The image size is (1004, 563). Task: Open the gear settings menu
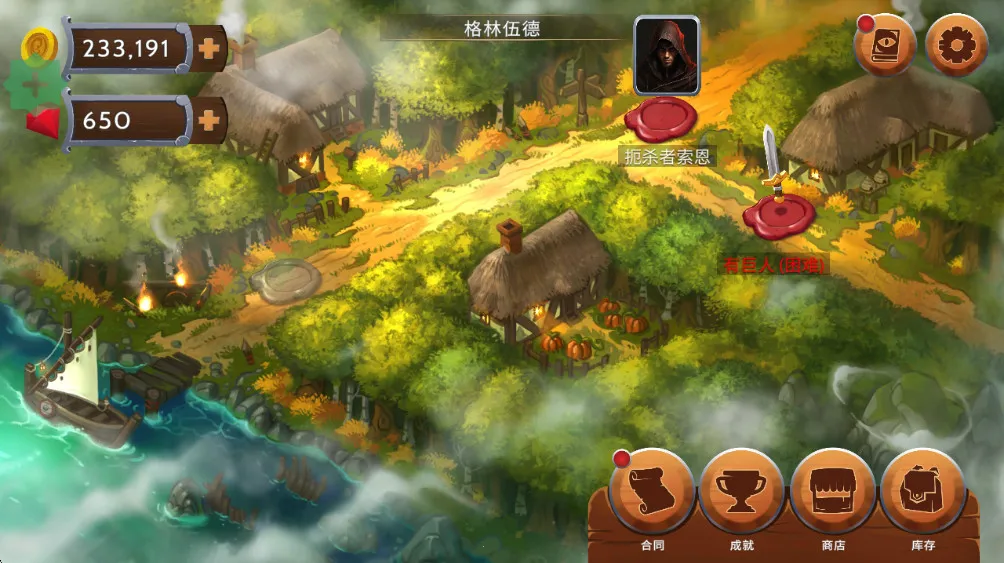(x=956, y=45)
